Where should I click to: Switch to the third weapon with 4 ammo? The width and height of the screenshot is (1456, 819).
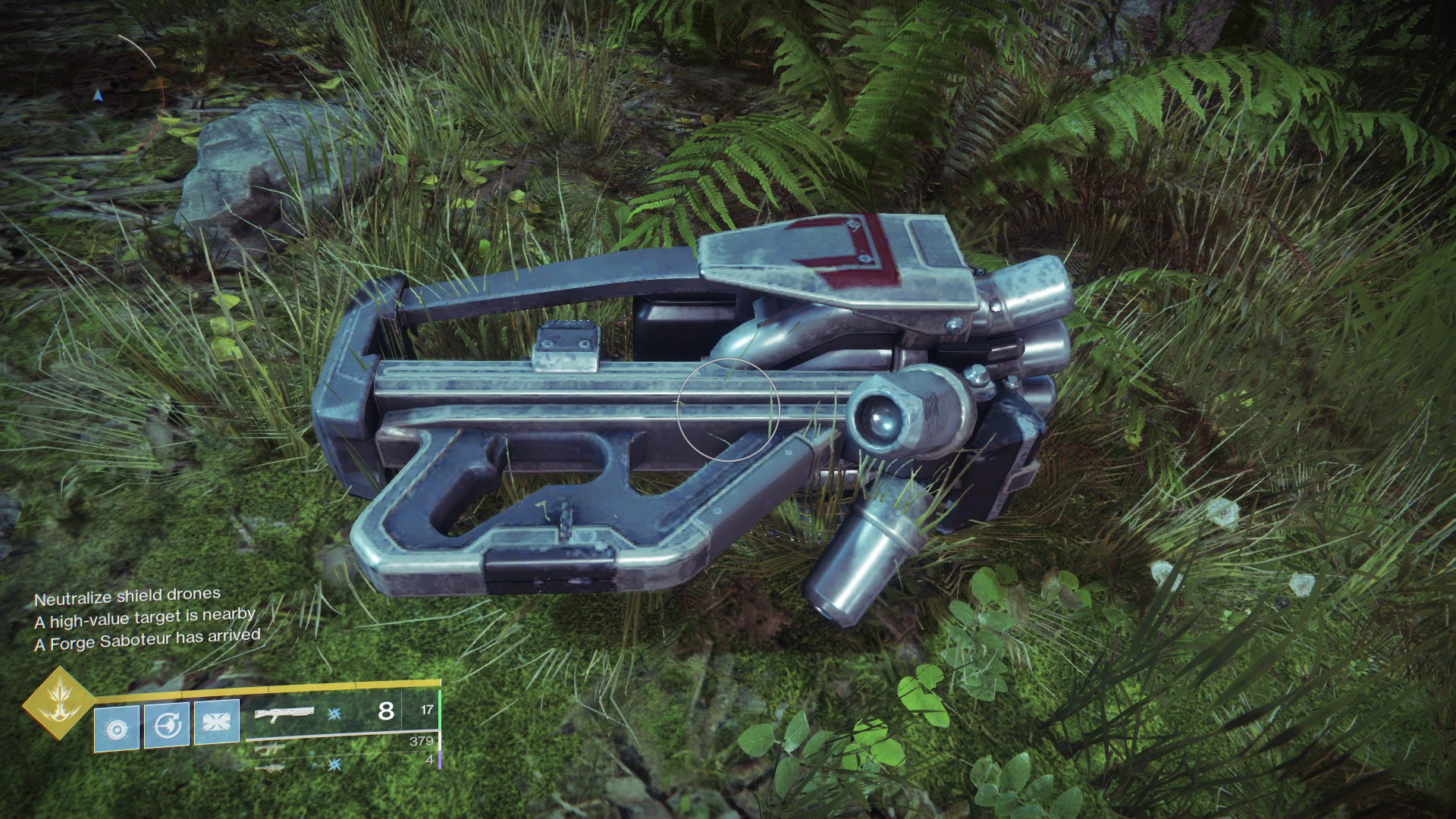[271, 767]
